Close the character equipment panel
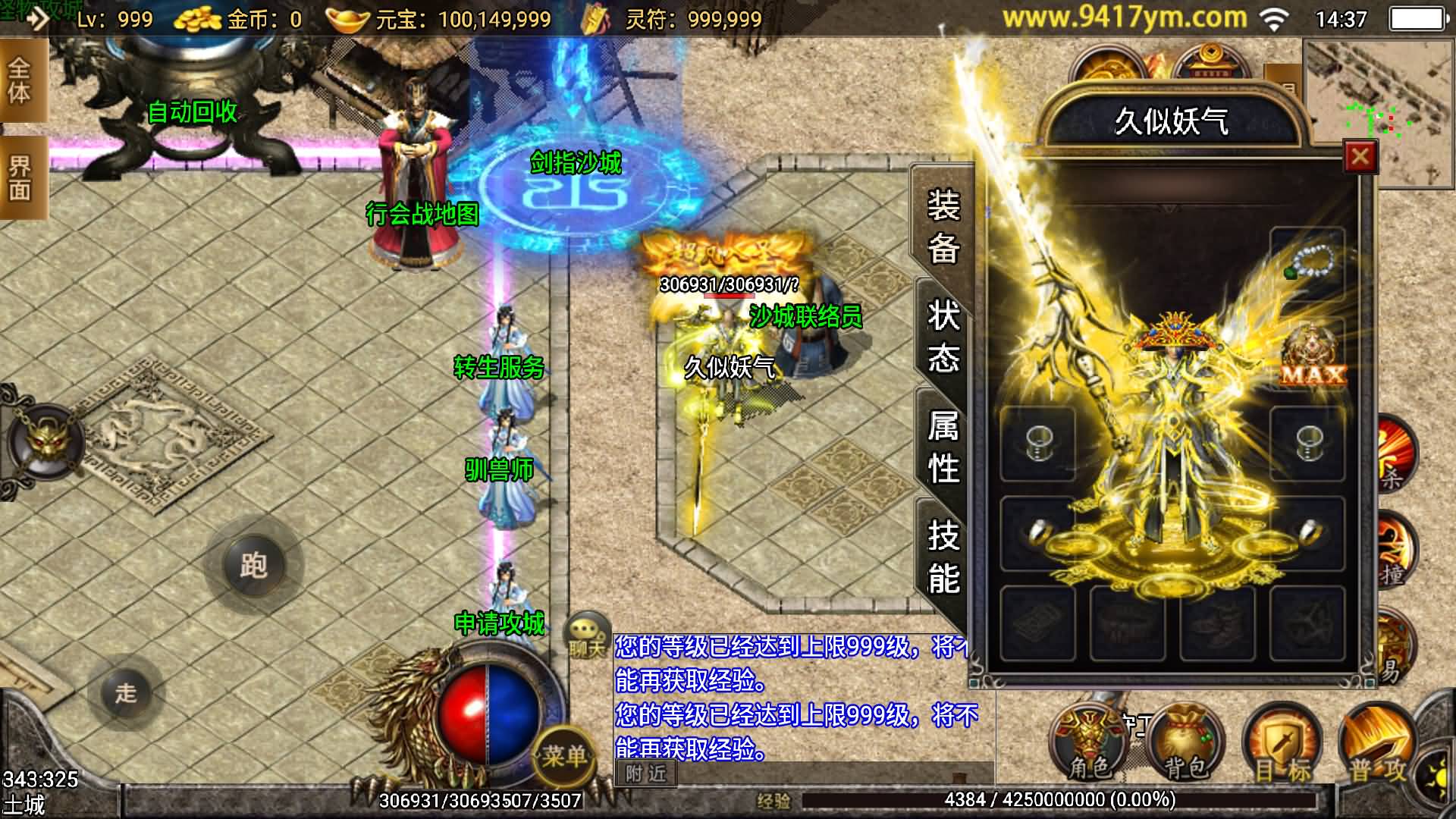Image resolution: width=1456 pixels, height=819 pixels. coord(1360,157)
